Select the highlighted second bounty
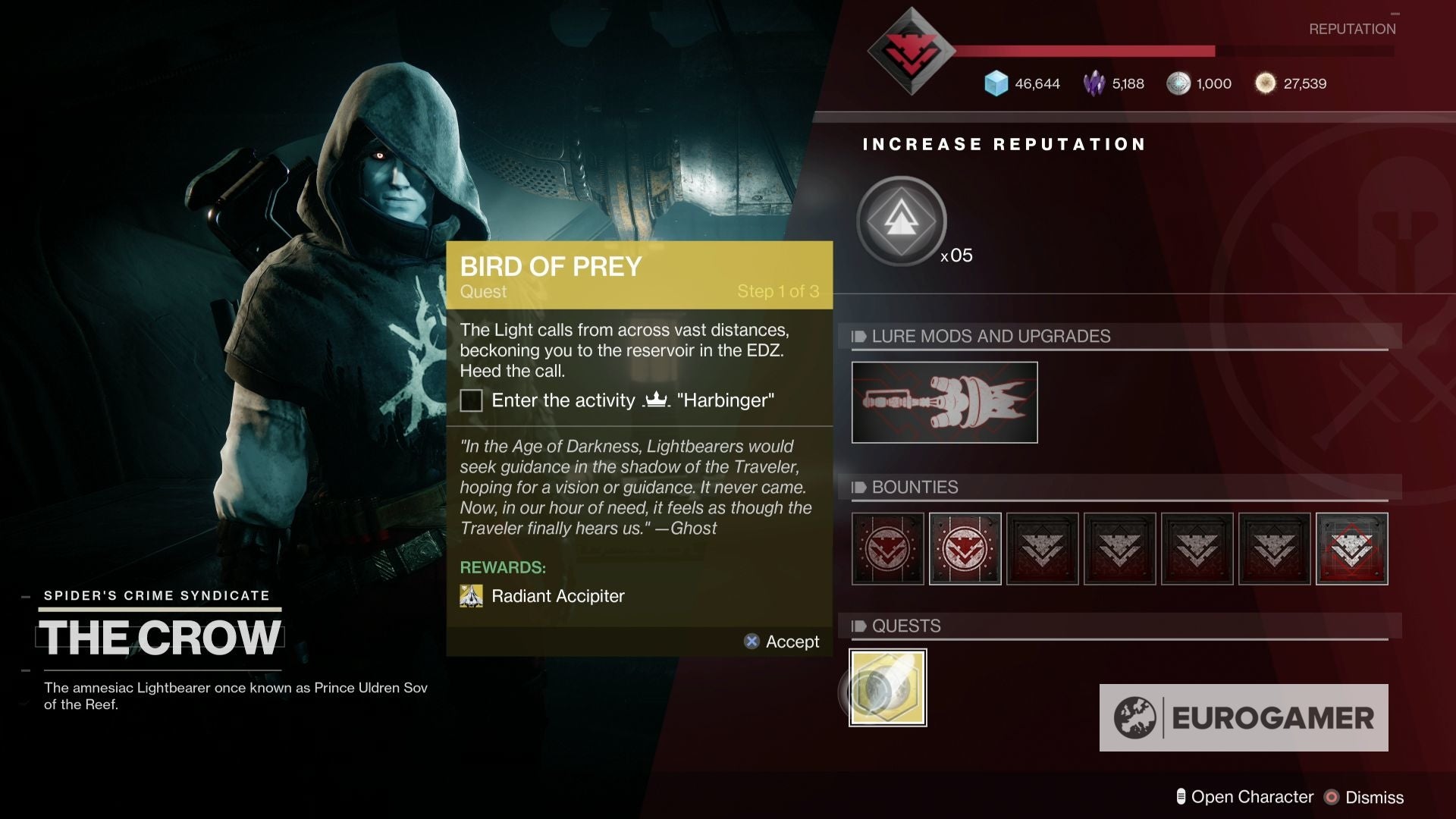 pos(965,548)
